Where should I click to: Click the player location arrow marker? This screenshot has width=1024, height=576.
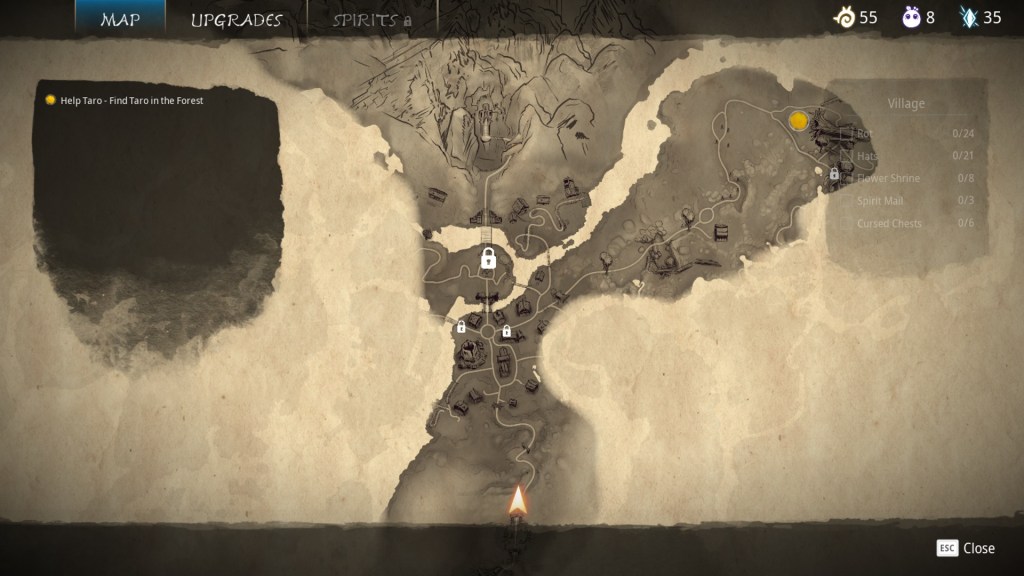518,500
